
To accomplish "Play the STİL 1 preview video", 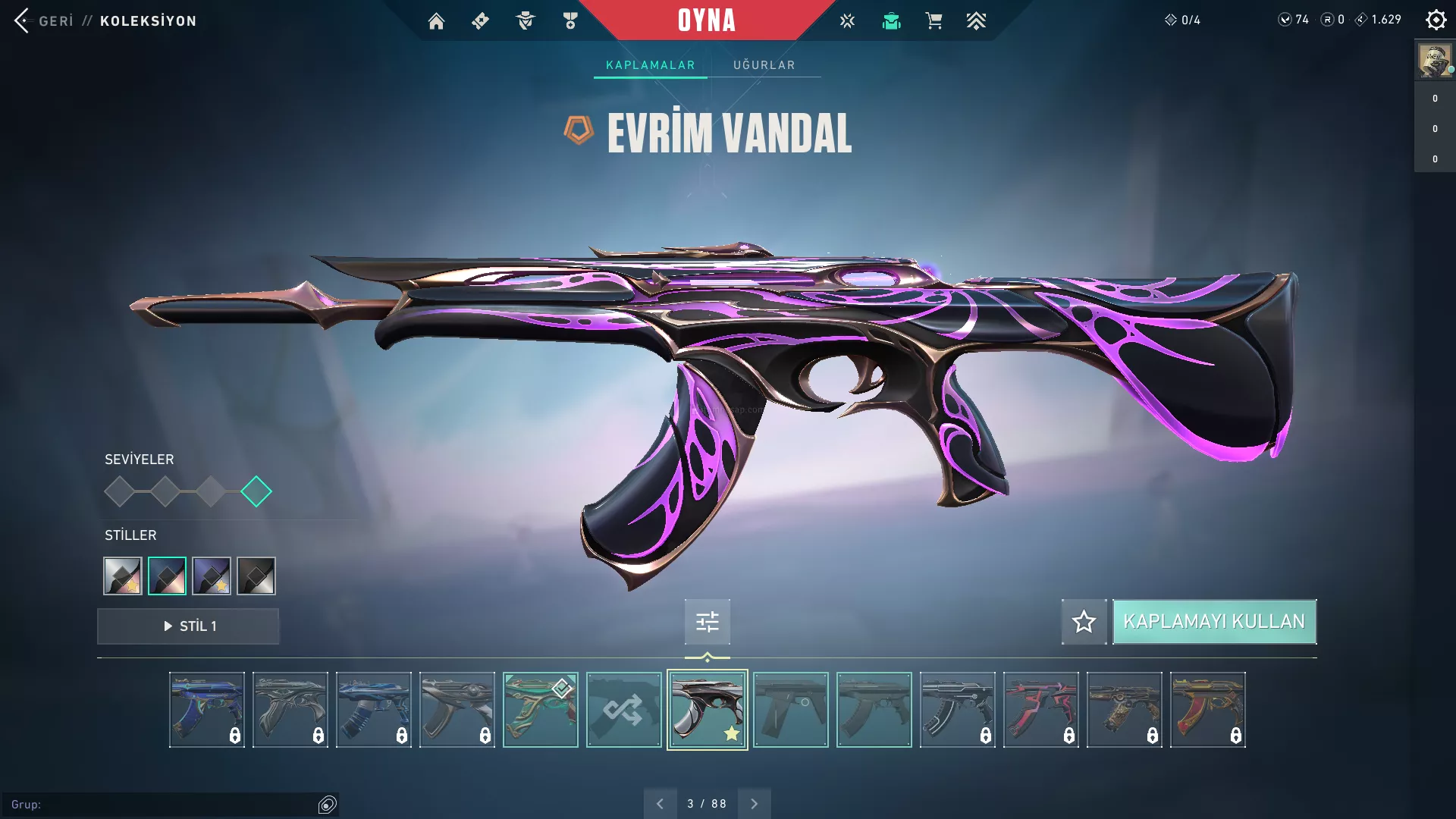I will pyautogui.click(x=188, y=626).
